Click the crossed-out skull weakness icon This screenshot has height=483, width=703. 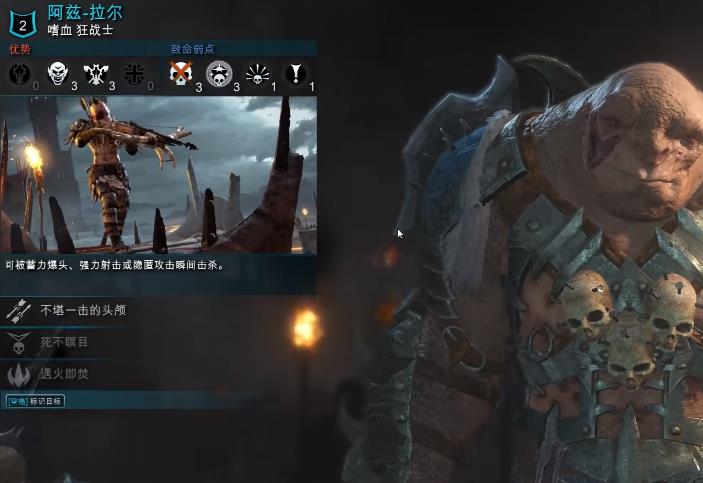pos(181,73)
